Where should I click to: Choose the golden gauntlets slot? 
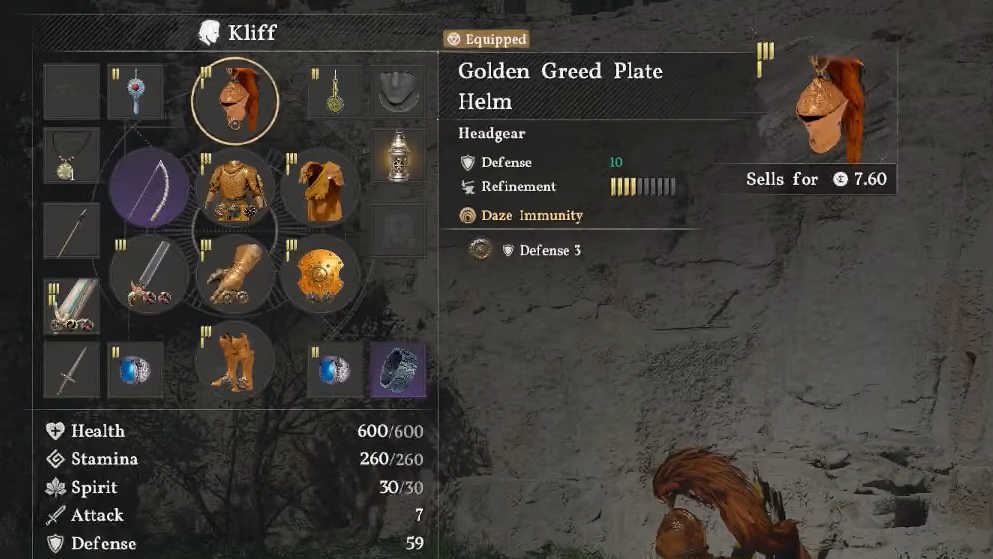pyautogui.click(x=235, y=274)
